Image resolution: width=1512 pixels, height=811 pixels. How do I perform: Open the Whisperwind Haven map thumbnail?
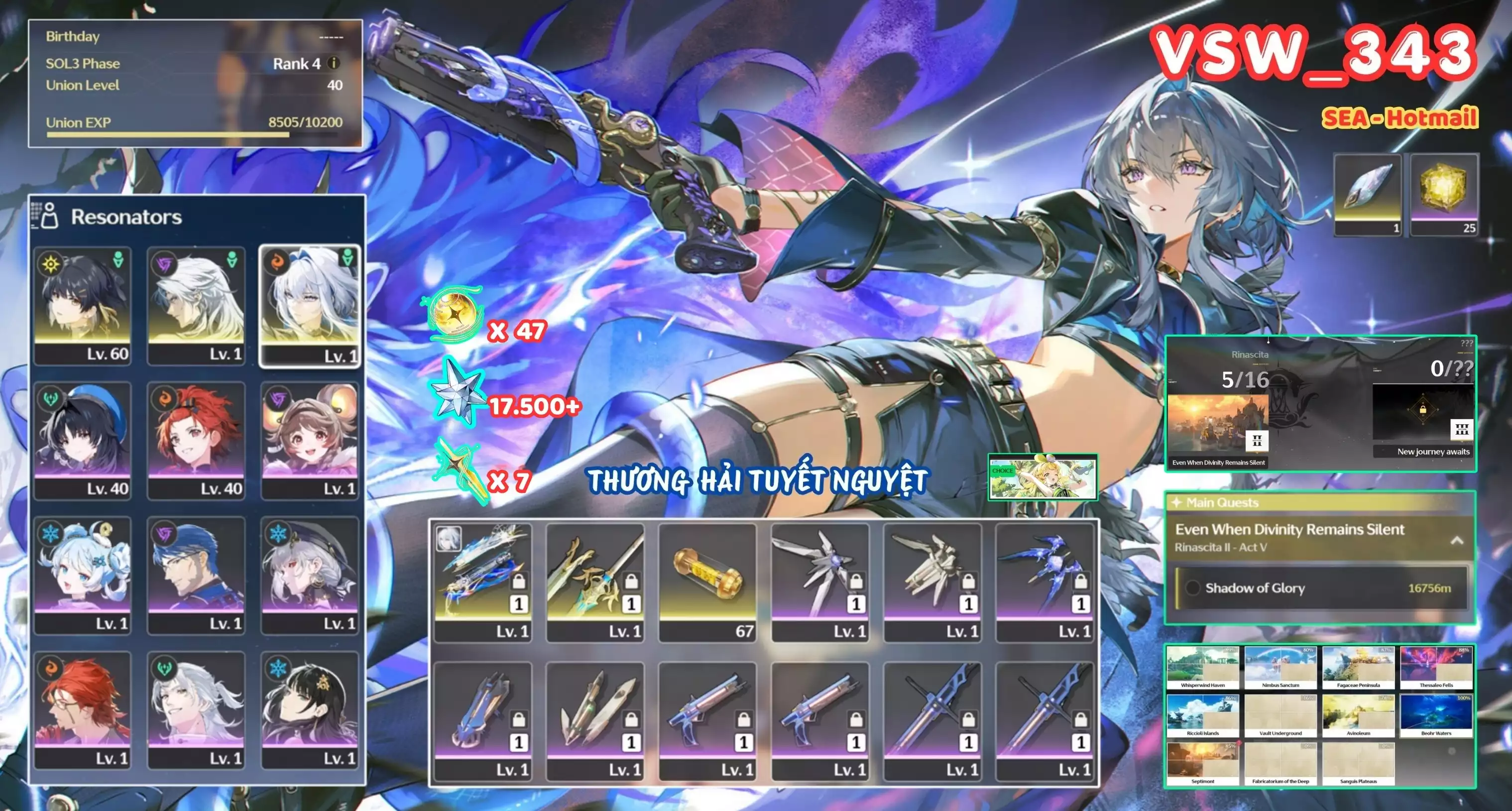pos(1203,668)
